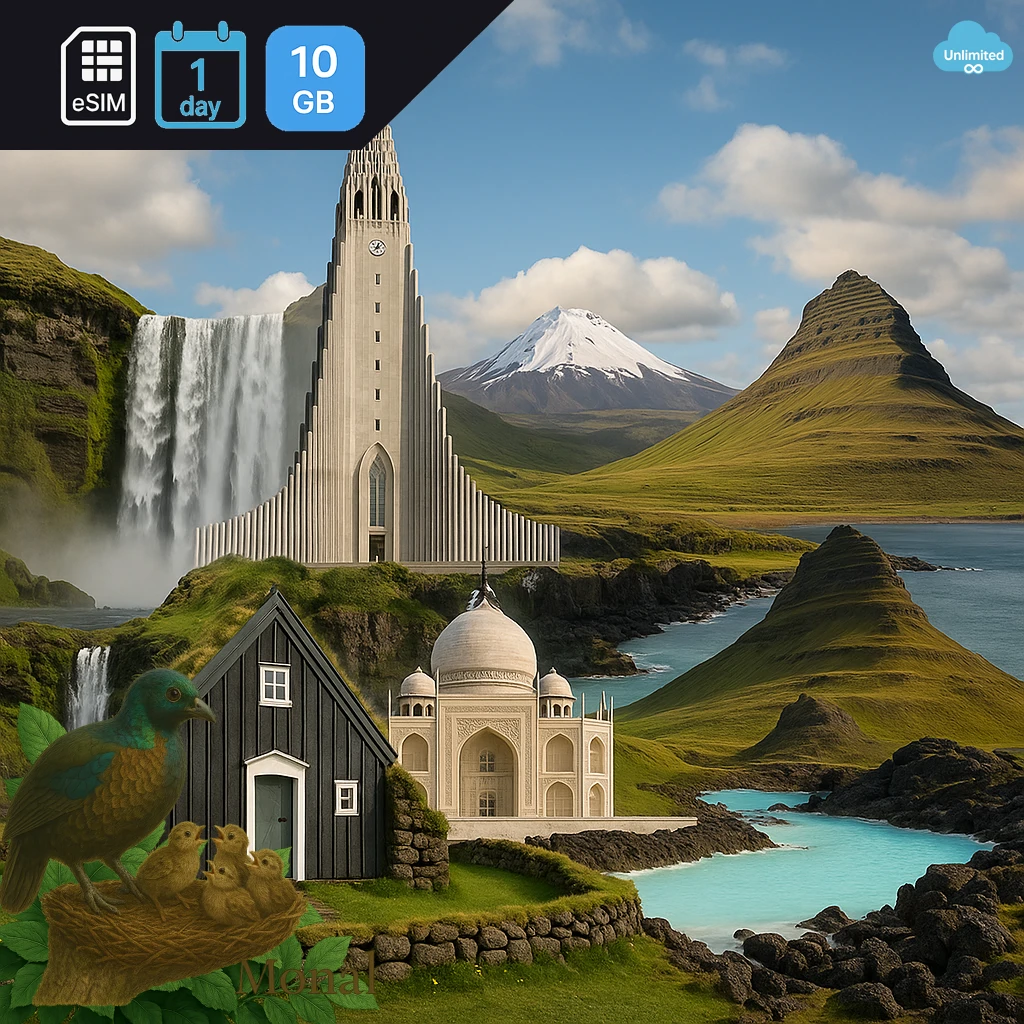
Task: Choose the 10 GB data badge
Action: pyautogui.click(x=315, y=78)
